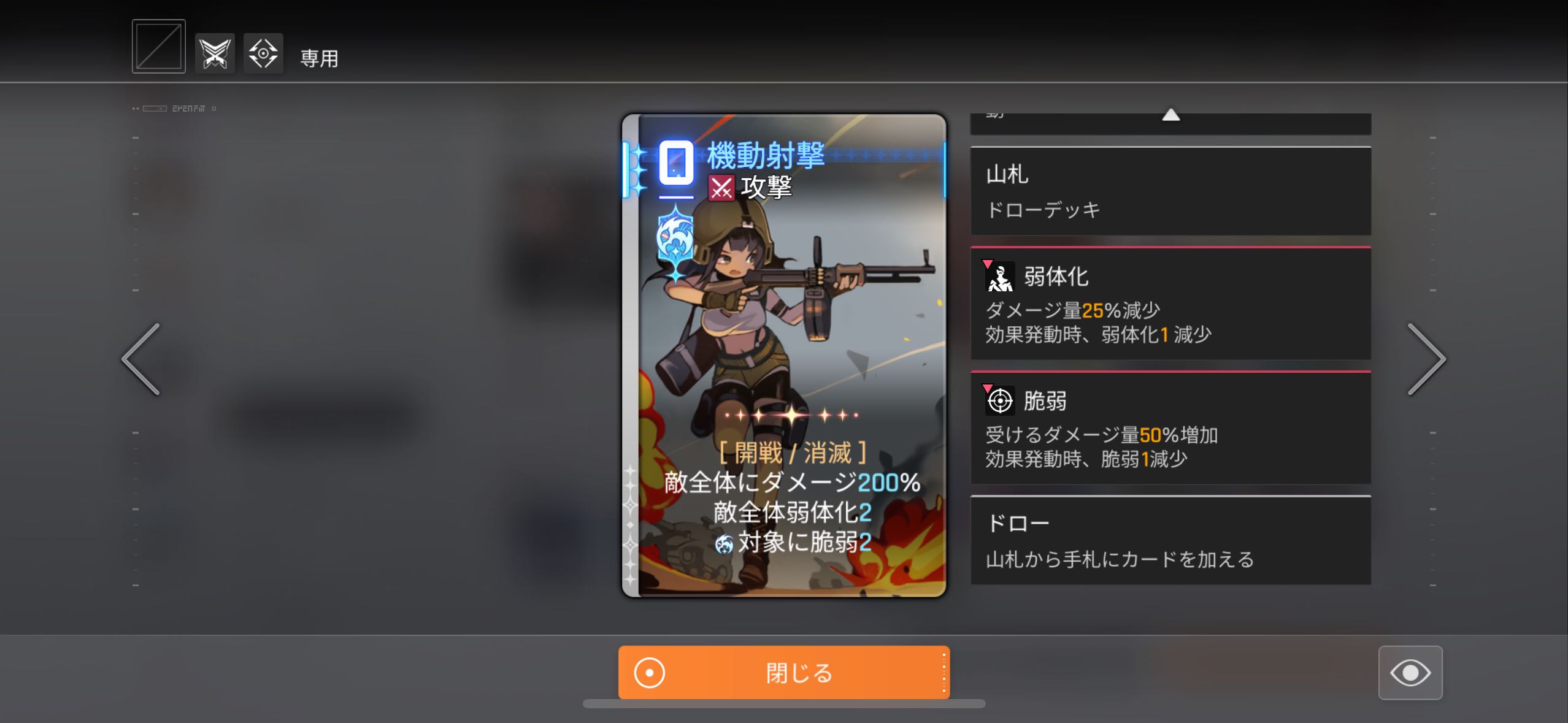The height and width of the screenshot is (723, 1568).
Task: Close the card detail view with 閉じる
Action: [x=783, y=673]
